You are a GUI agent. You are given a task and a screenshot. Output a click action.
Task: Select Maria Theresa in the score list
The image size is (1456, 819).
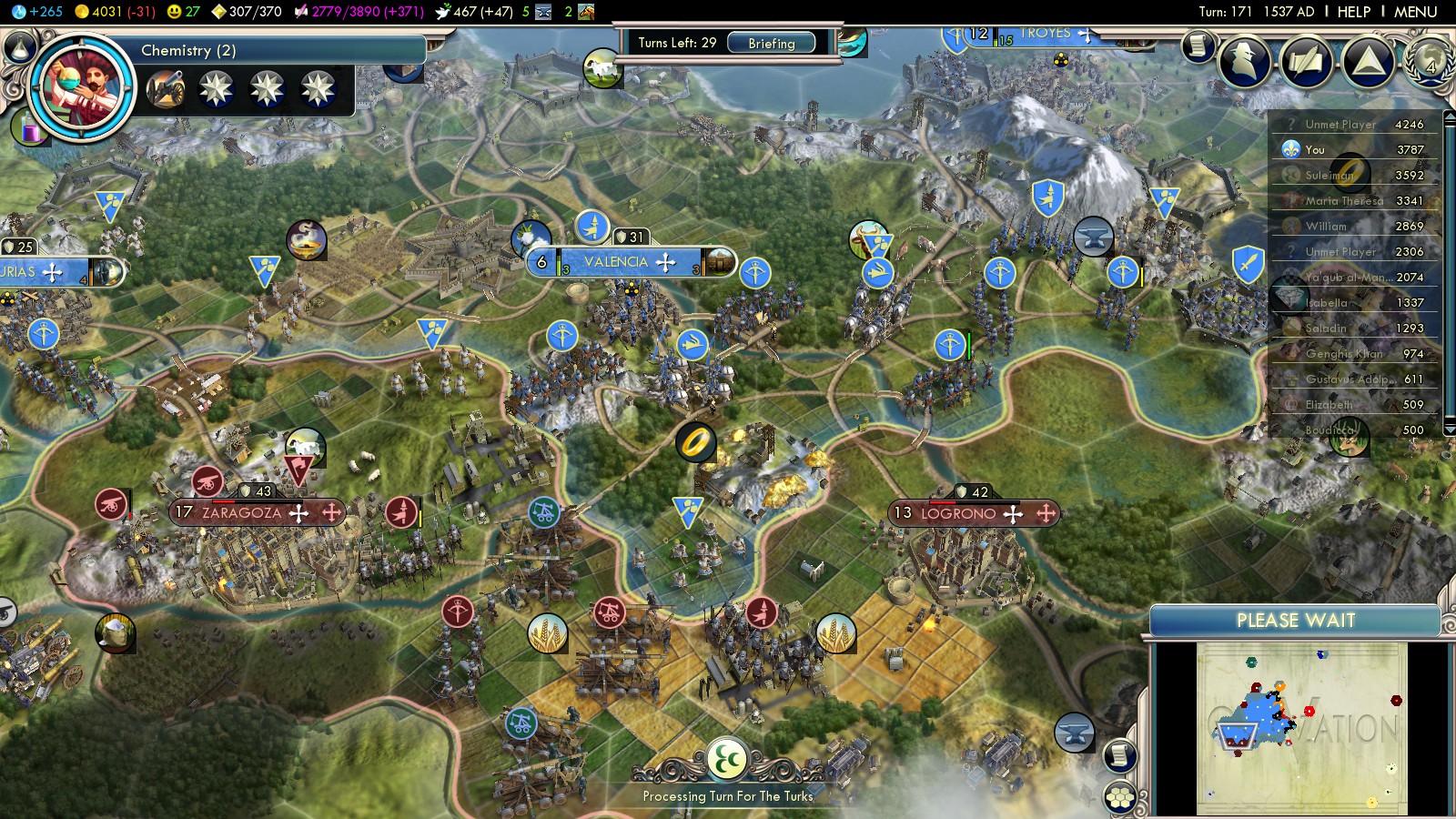click(x=1343, y=200)
